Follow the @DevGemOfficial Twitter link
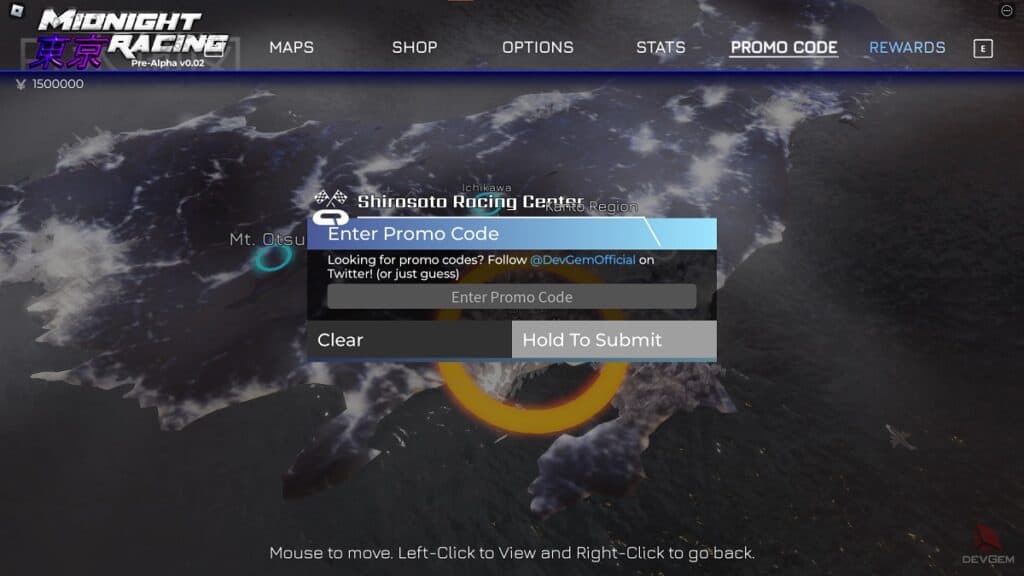Image resolution: width=1024 pixels, height=576 pixels. click(x=582, y=260)
